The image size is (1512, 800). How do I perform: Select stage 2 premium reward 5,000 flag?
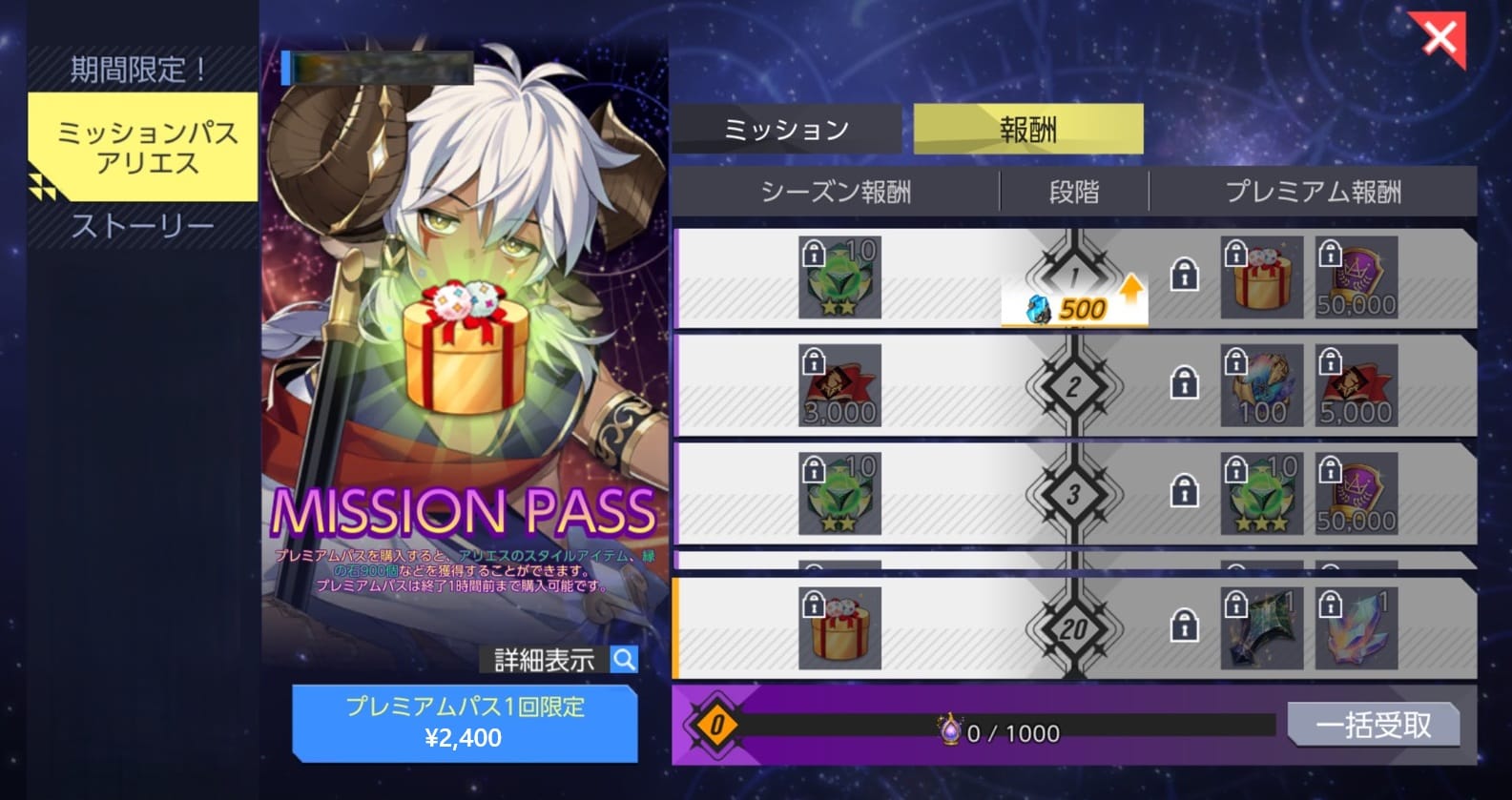1356,385
